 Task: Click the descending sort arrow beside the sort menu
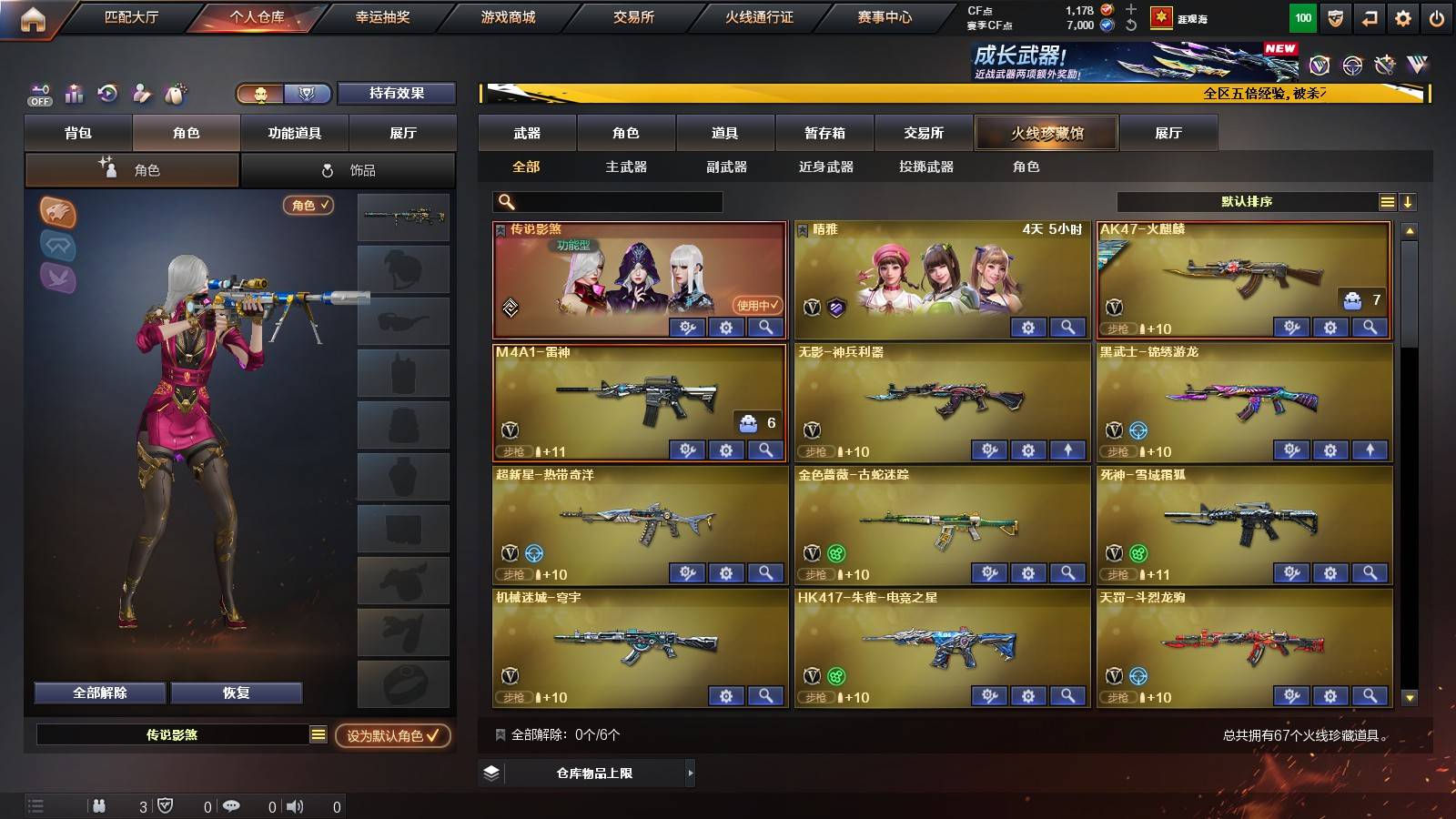pyautogui.click(x=1408, y=201)
